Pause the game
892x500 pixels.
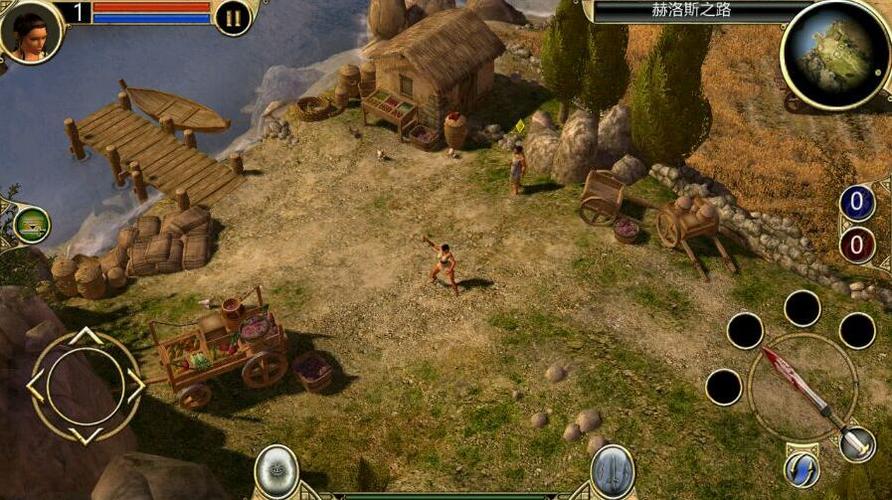point(233,17)
